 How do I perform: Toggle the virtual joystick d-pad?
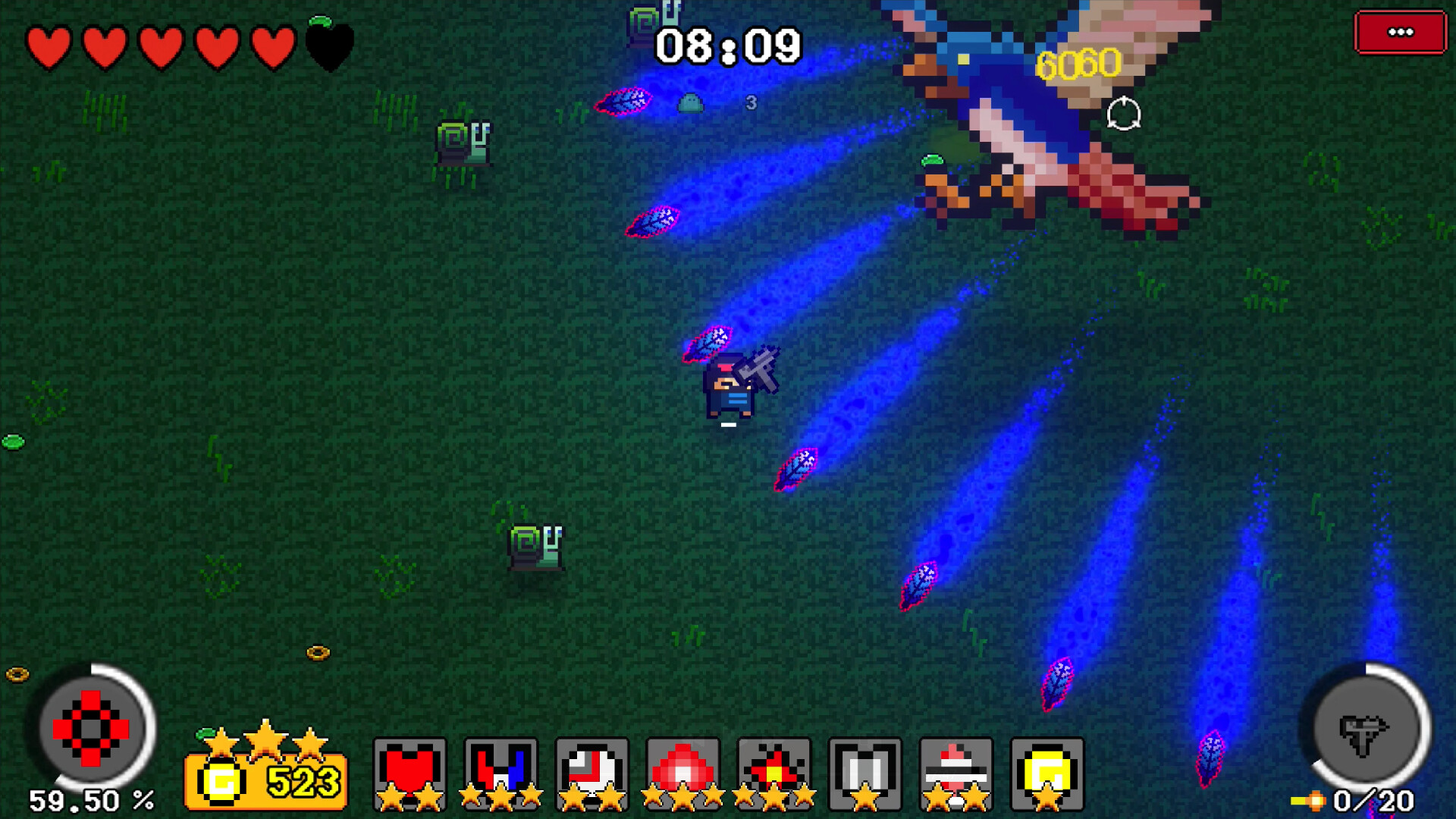click(91, 728)
